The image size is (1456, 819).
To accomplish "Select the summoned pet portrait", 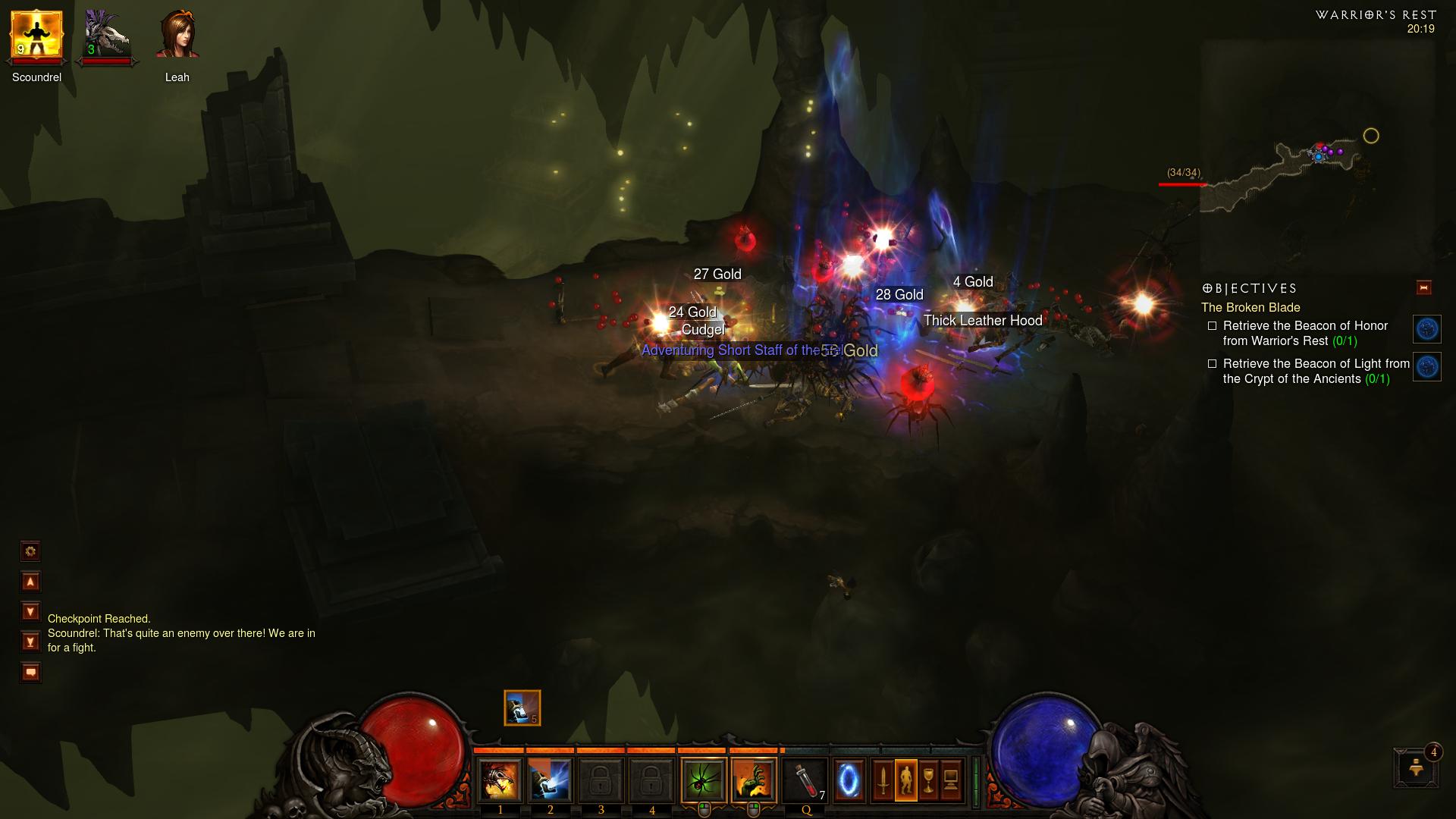I will pos(107,36).
